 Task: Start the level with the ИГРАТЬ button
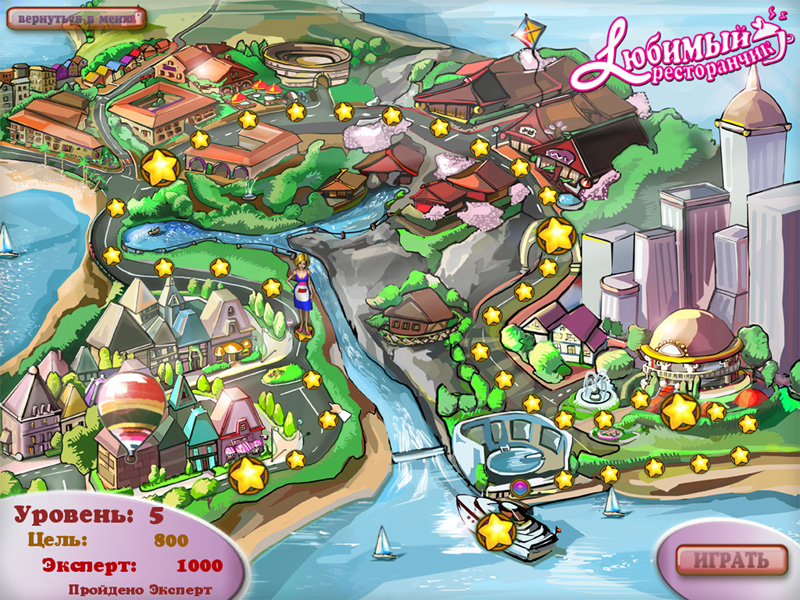(723, 559)
